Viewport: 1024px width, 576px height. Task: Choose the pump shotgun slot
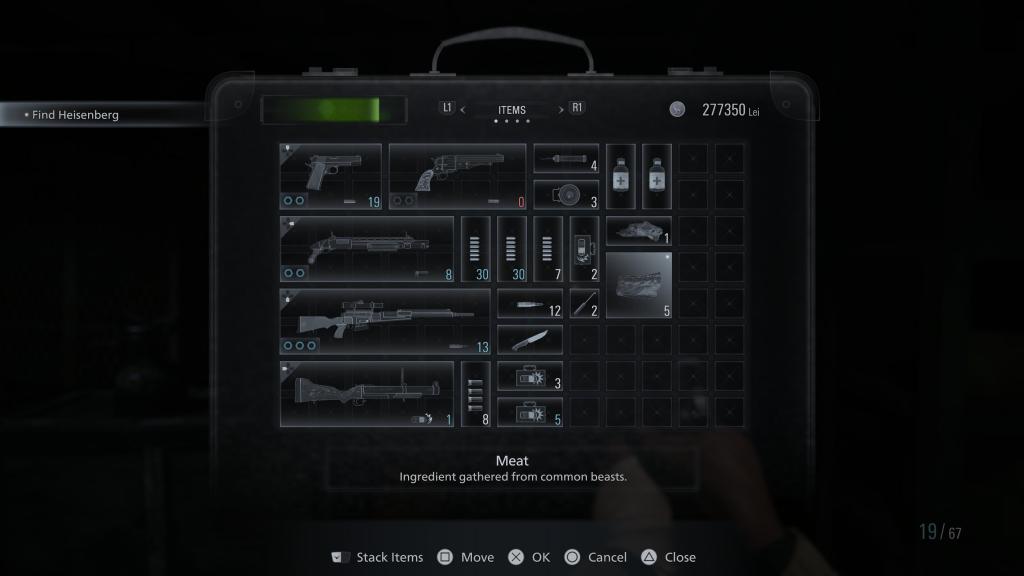(366, 249)
